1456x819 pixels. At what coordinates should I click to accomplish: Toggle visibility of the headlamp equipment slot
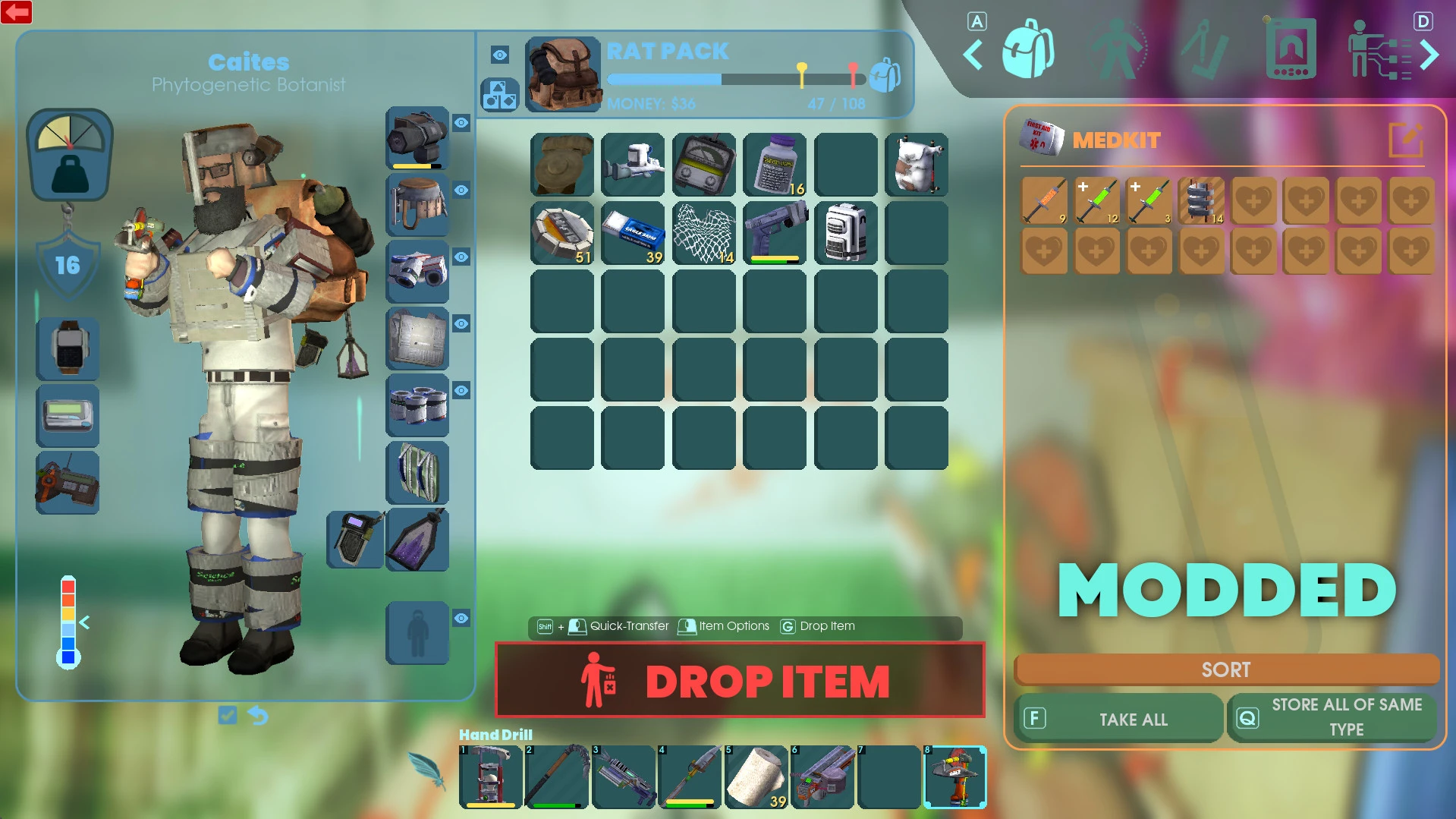pyautogui.click(x=461, y=123)
